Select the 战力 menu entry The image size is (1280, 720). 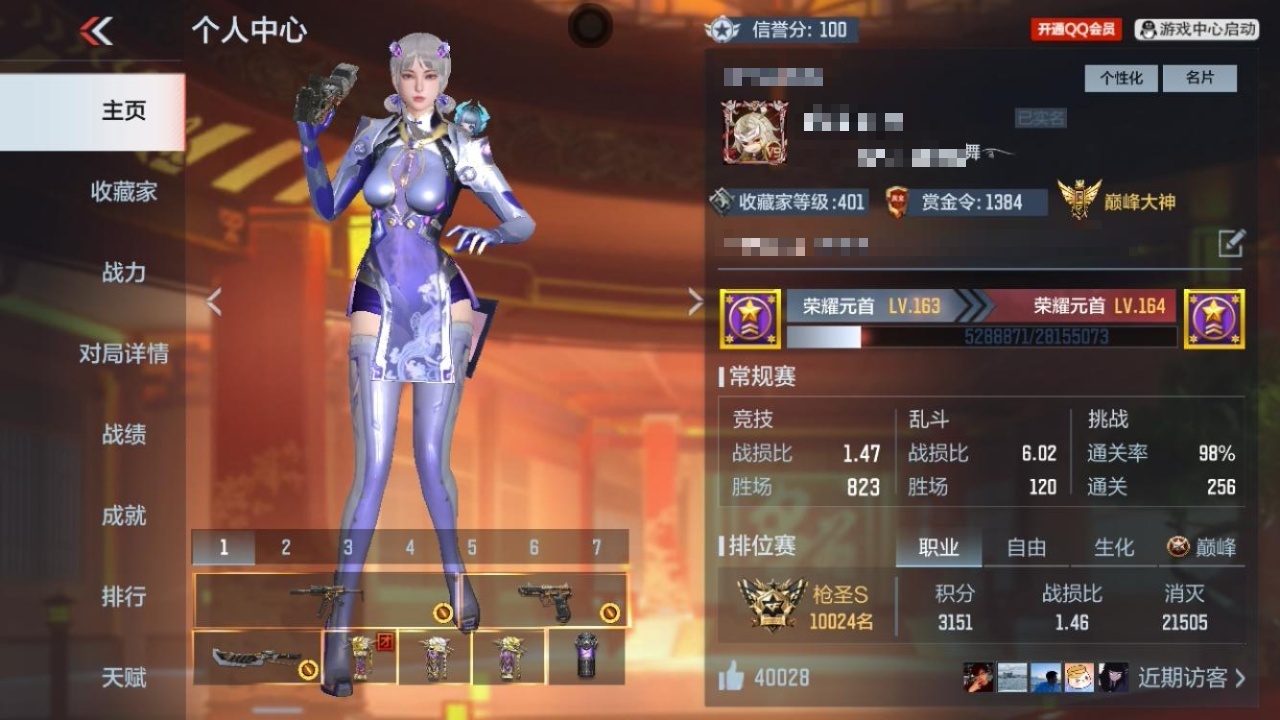123,272
